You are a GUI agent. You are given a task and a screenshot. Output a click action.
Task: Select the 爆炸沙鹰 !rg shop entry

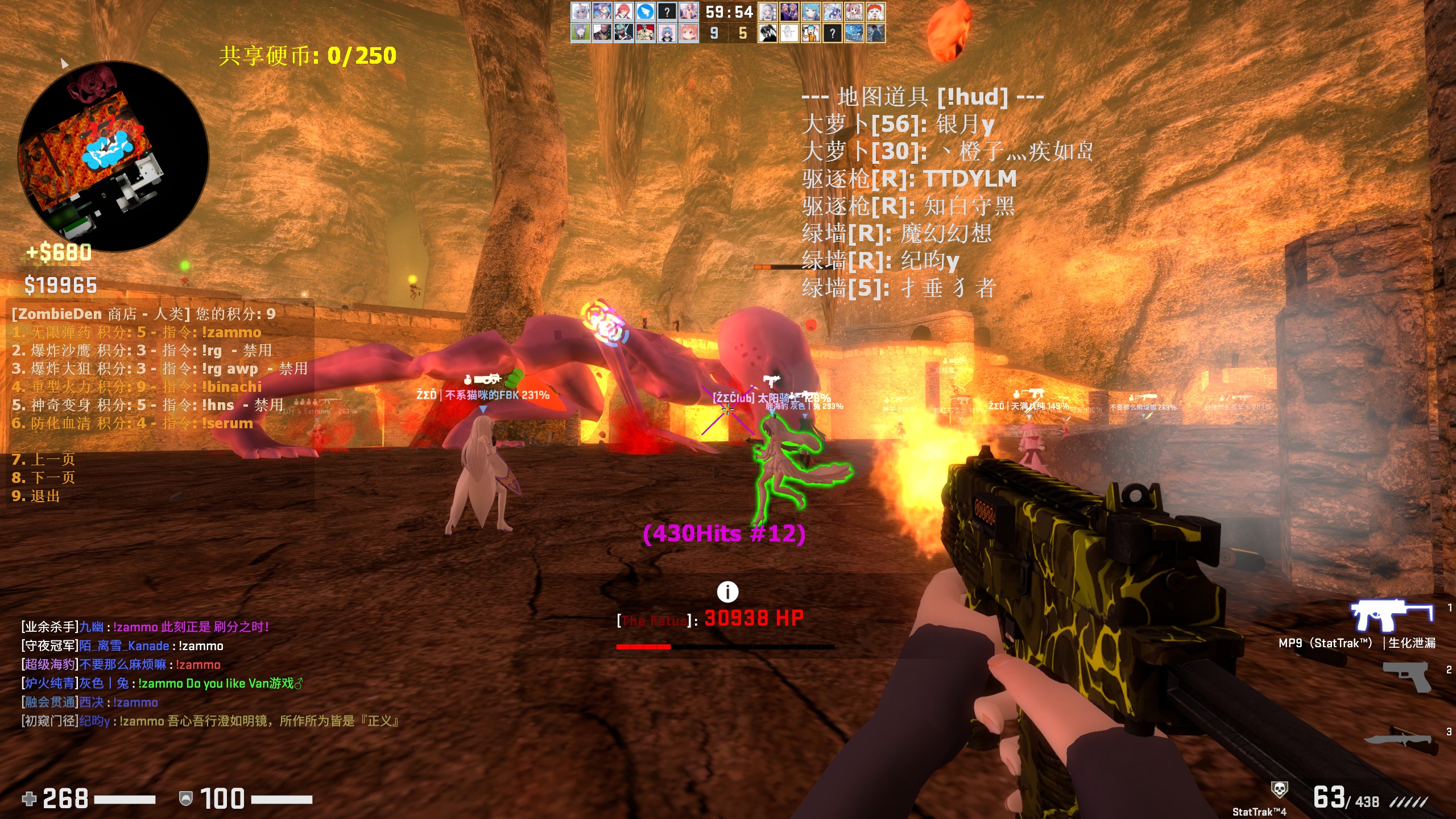tap(142, 350)
